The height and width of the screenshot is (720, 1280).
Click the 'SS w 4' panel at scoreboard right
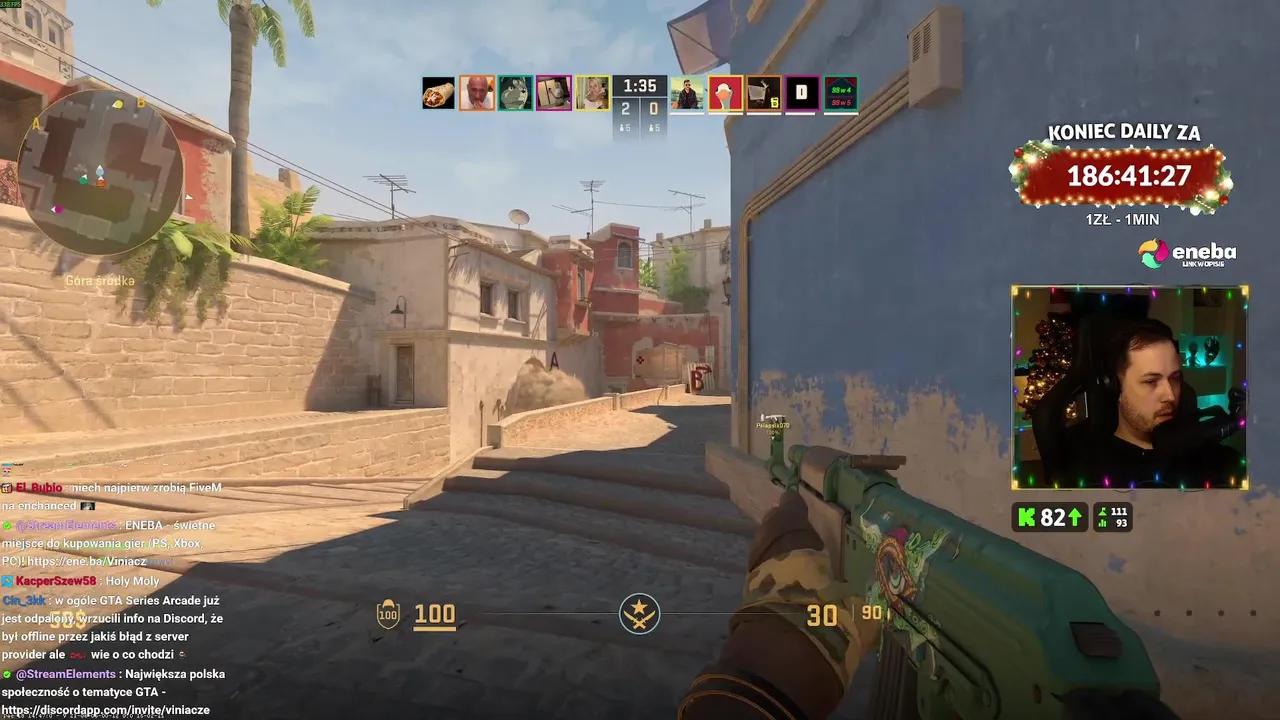click(839, 94)
